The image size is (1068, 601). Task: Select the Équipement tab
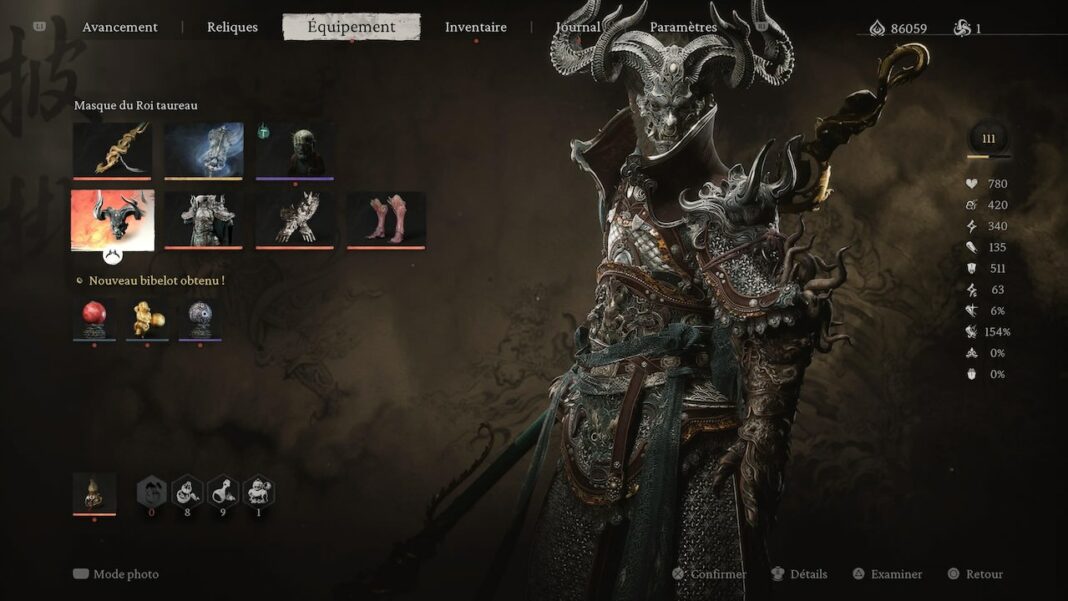tap(351, 27)
